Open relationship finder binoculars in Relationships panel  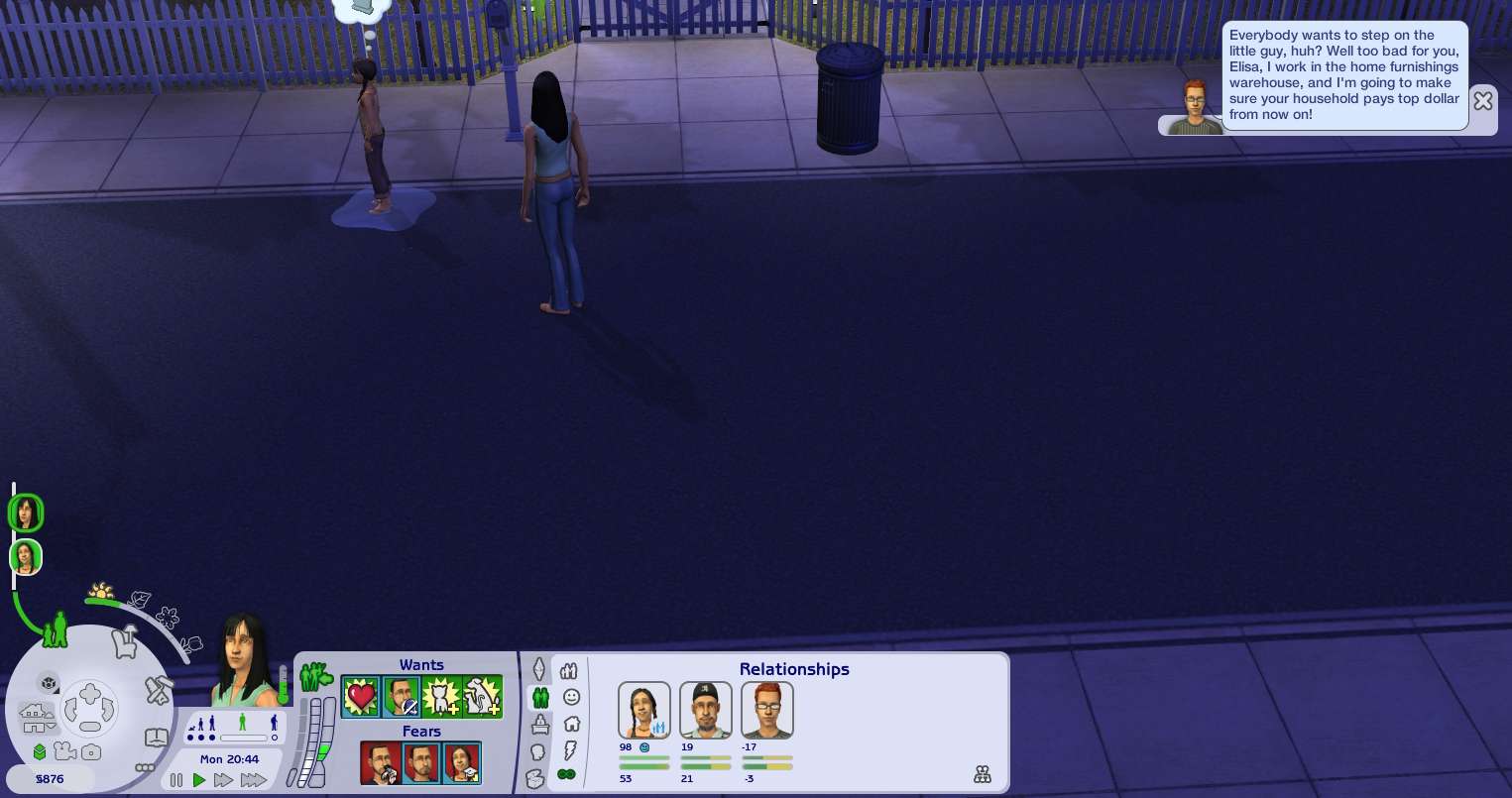(x=983, y=774)
